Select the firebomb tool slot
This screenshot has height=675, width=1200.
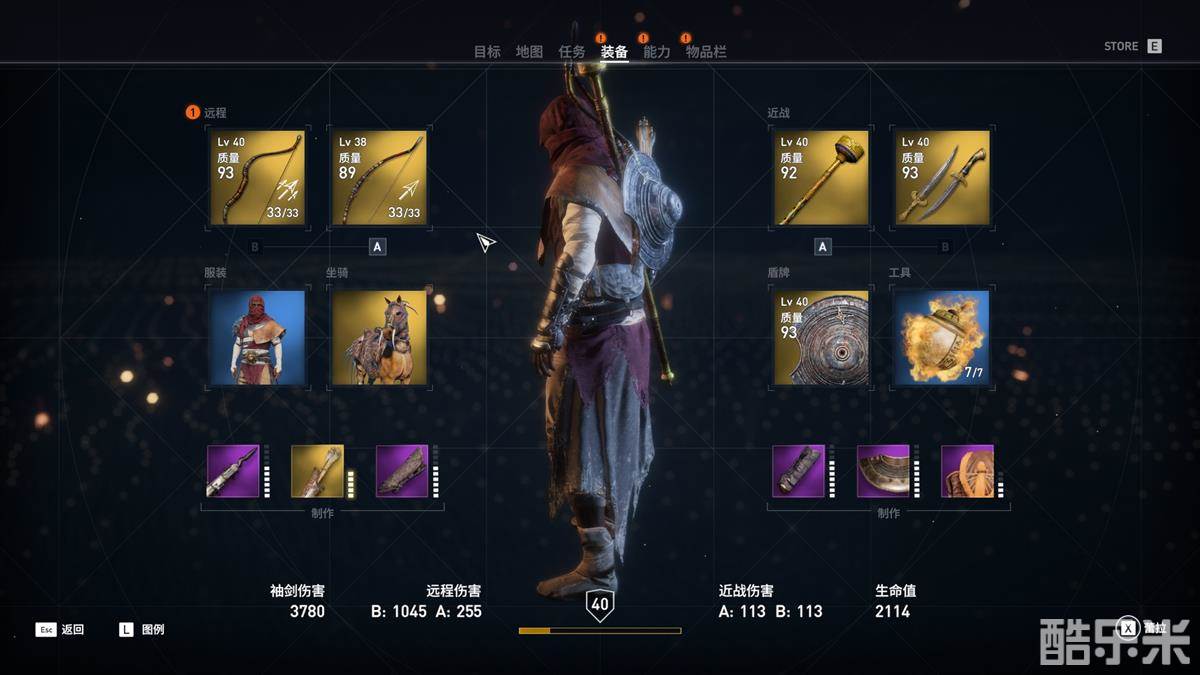click(x=942, y=338)
